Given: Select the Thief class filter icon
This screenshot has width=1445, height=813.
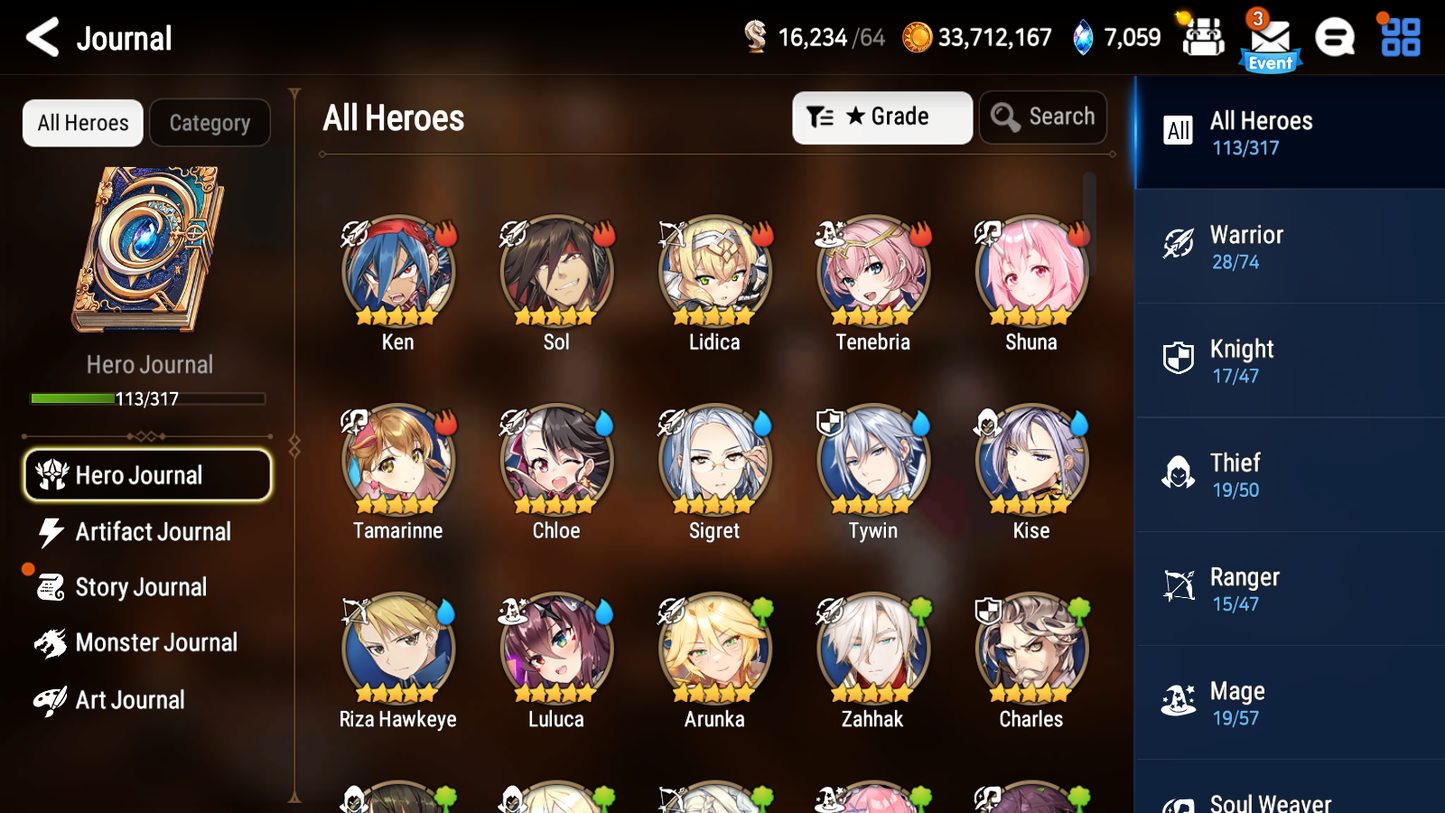Looking at the screenshot, I should pos(1179,474).
